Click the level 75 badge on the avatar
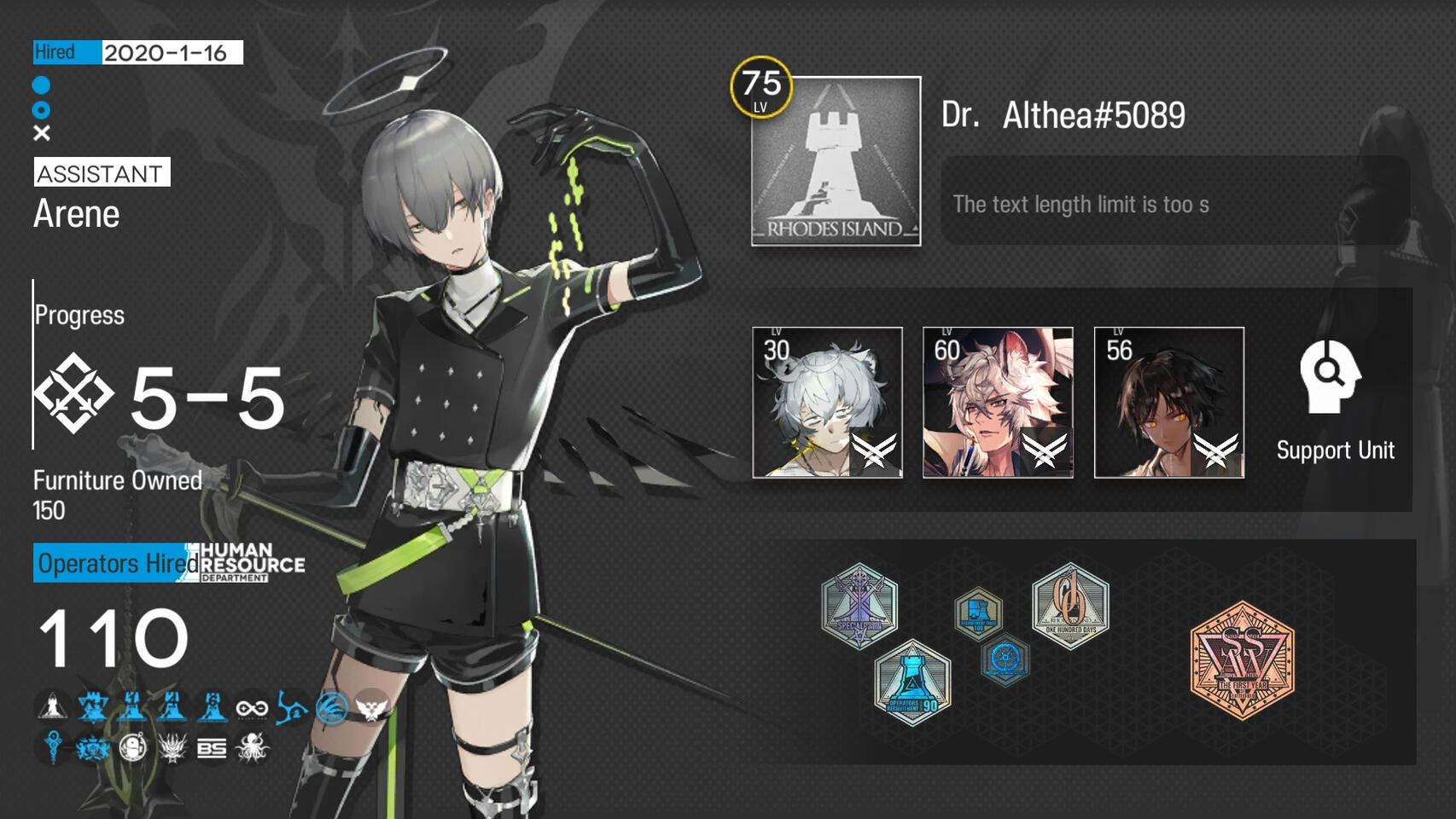This screenshot has width=1456, height=819. click(760, 85)
